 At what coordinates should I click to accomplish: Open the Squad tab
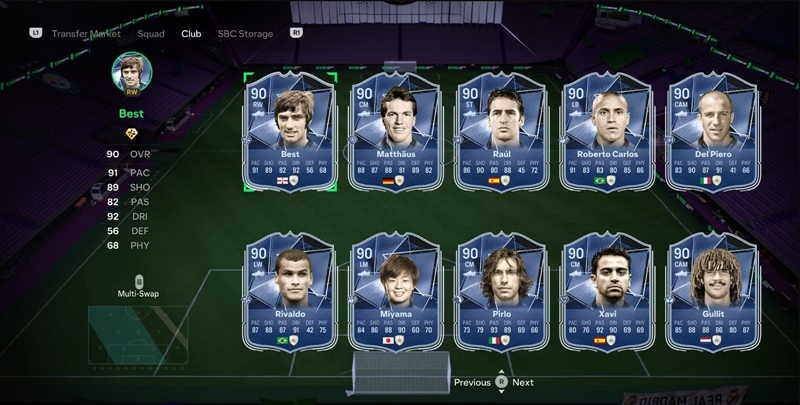tap(151, 33)
